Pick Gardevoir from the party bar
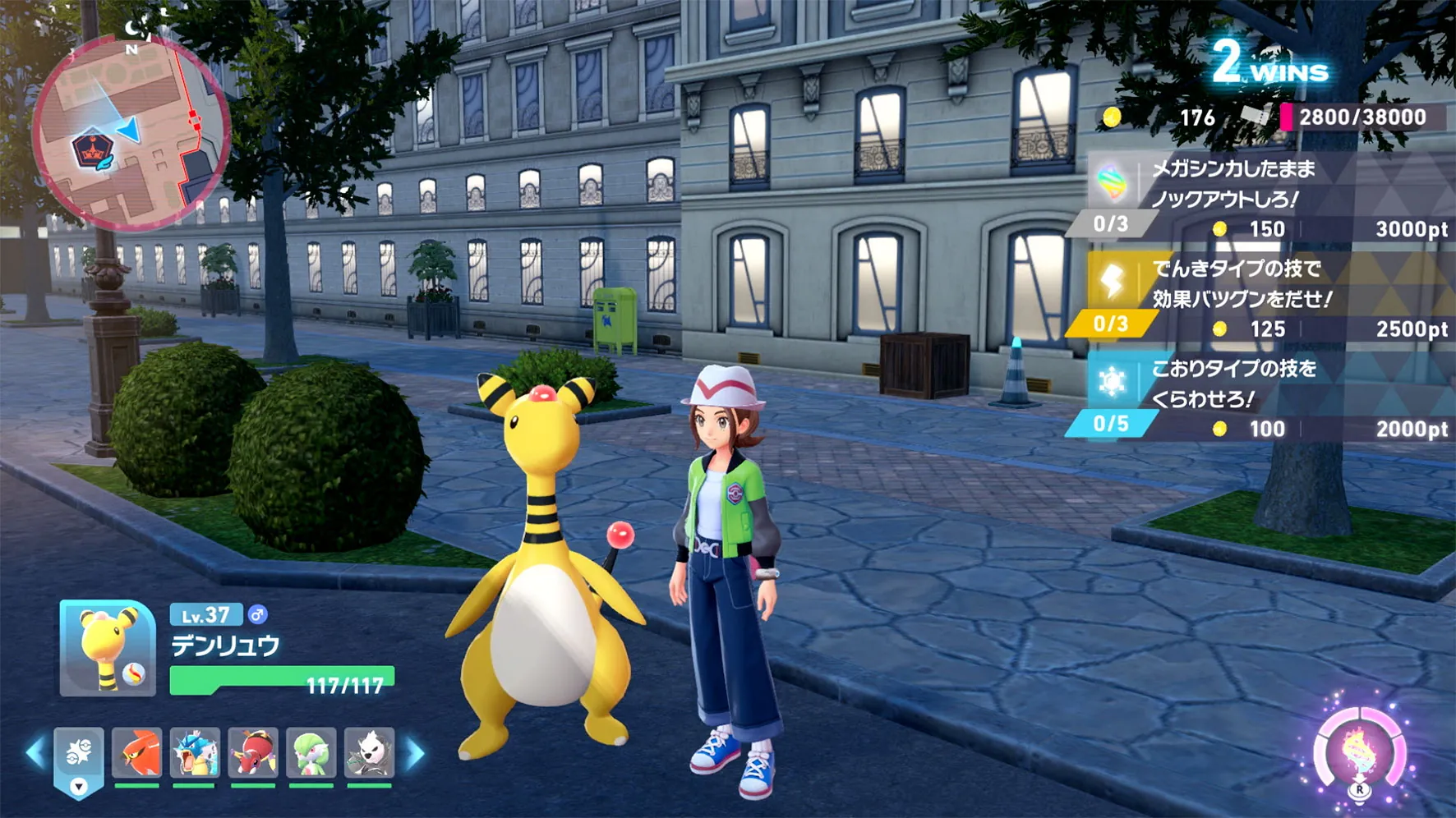The height and width of the screenshot is (818, 1456). [x=311, y=752]
